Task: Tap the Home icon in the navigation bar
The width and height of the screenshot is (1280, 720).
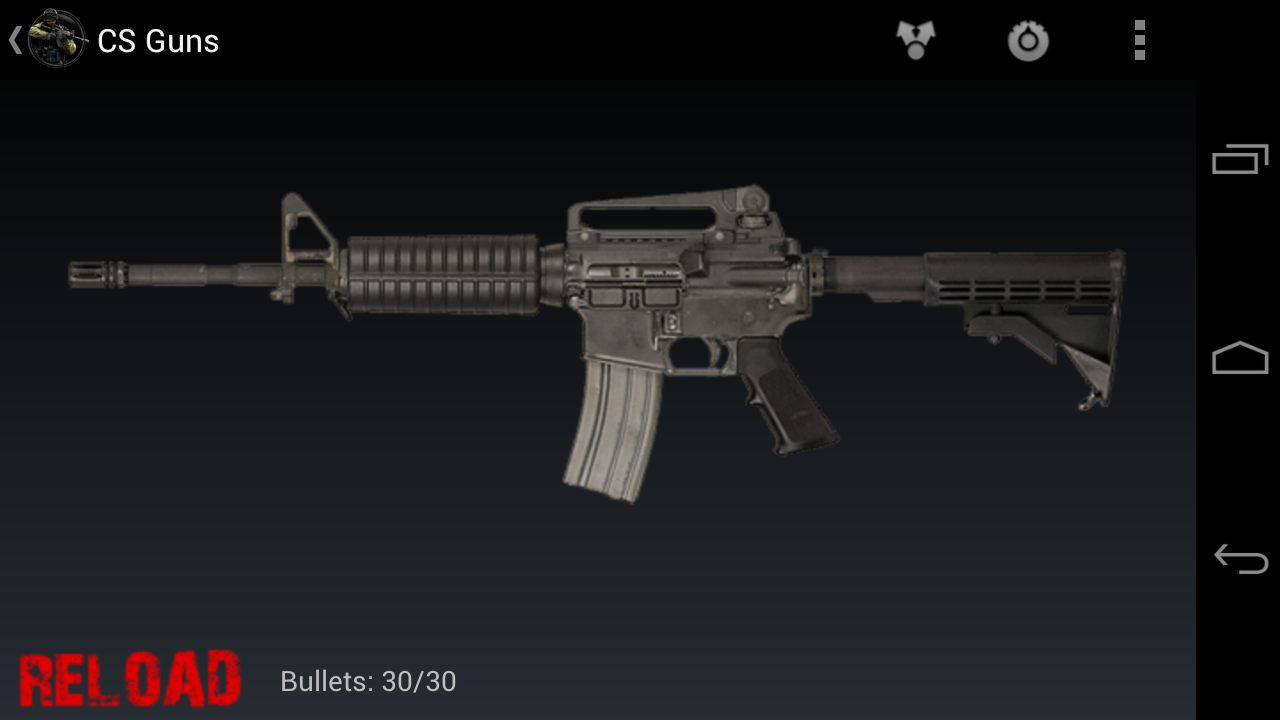Action: coord(1240,358)
